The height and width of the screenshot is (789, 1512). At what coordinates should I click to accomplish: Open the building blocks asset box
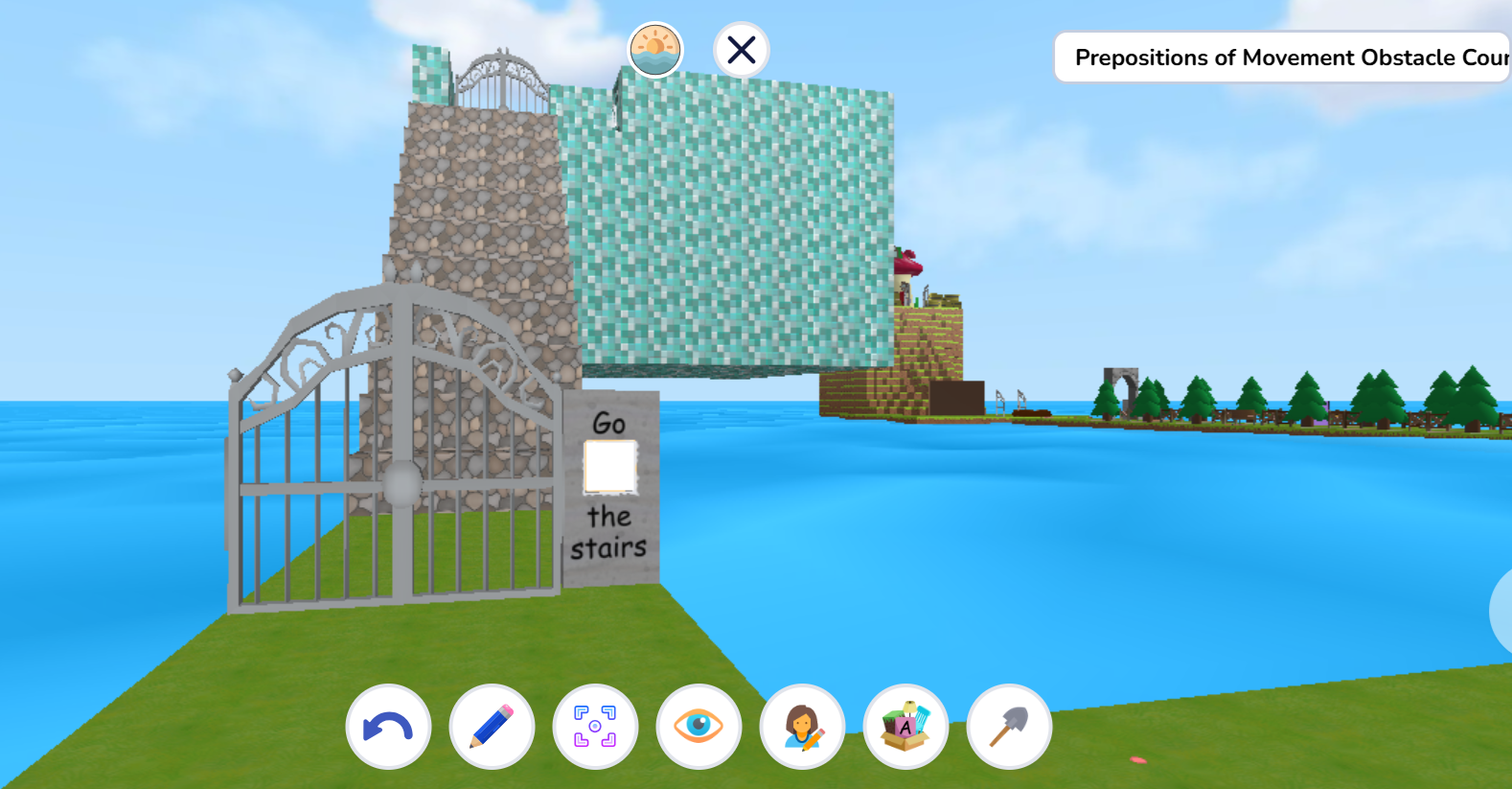pos(905,727)
